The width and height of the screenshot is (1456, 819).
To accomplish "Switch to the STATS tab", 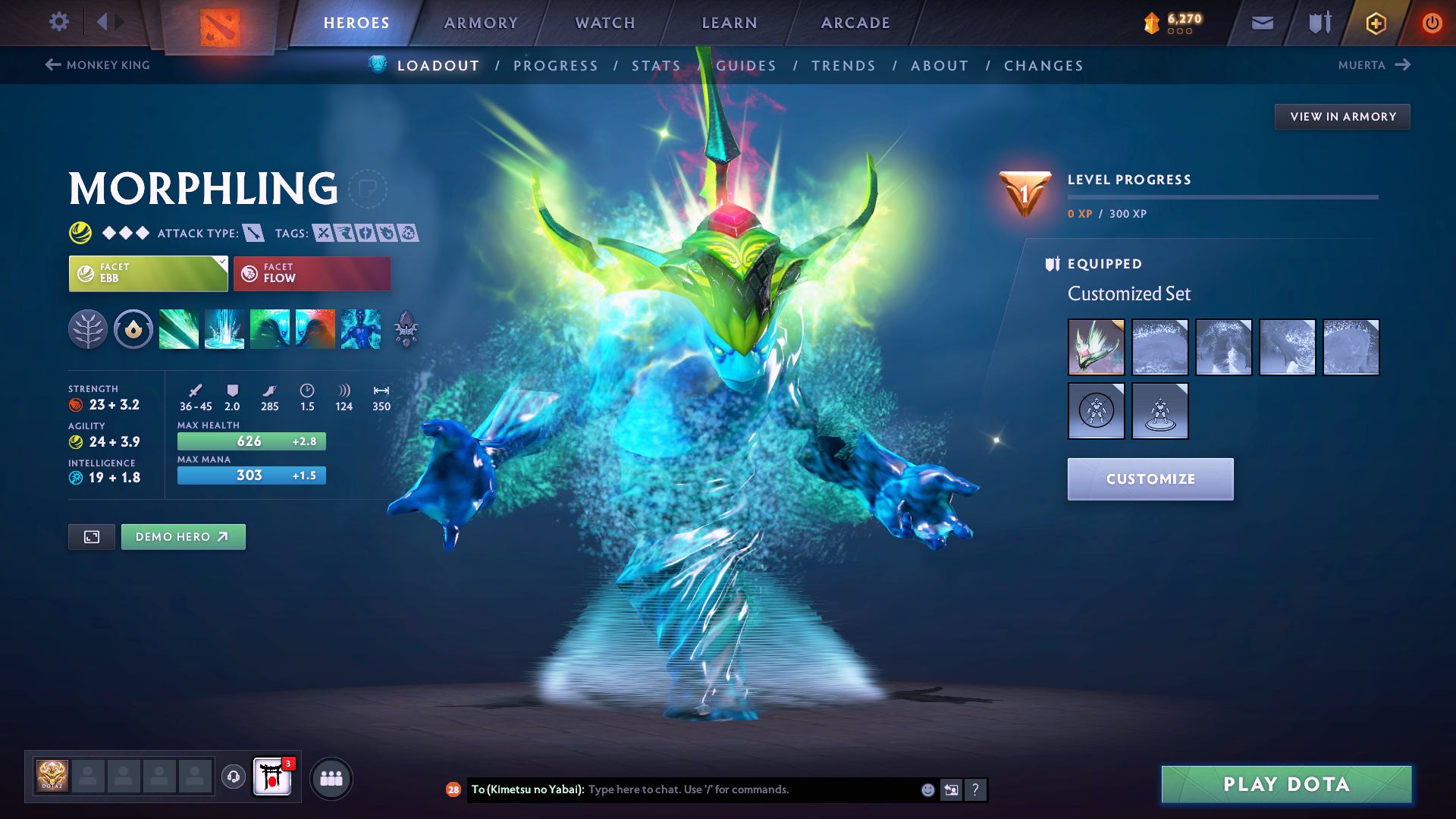I will click(x=657, y=65).
